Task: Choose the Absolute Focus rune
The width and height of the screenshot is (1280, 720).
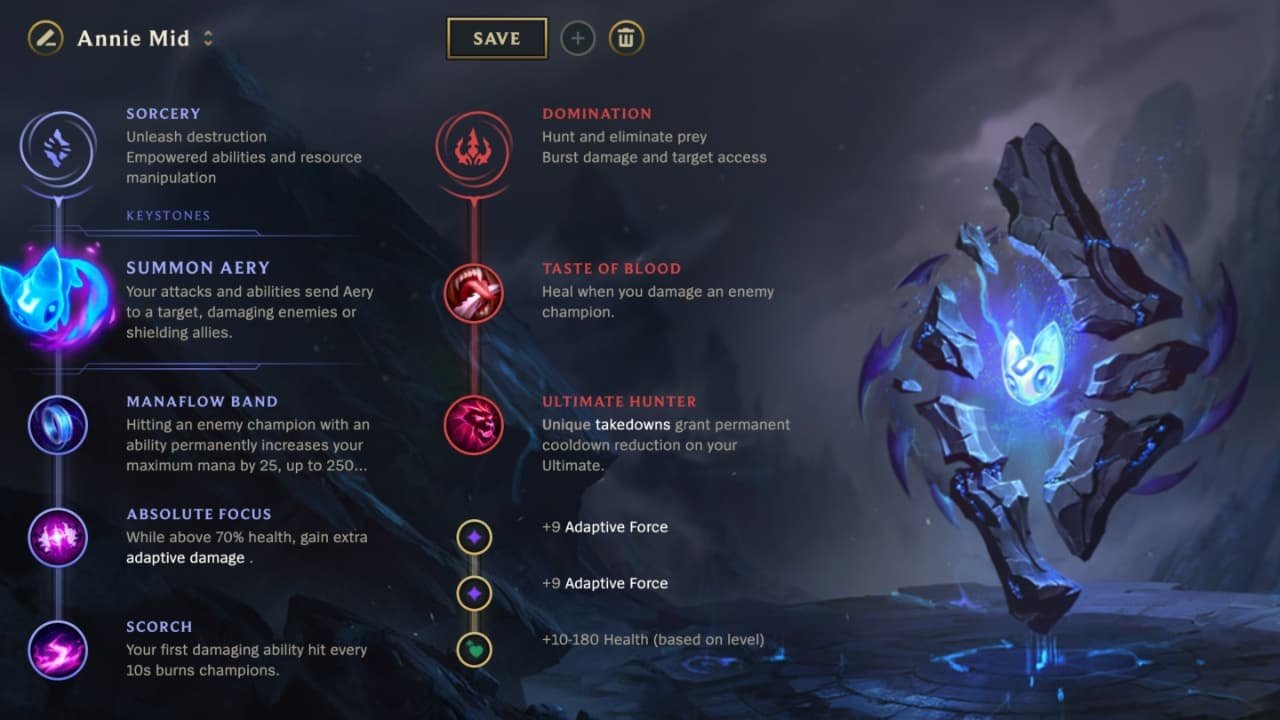Action: tap(57, 537)
